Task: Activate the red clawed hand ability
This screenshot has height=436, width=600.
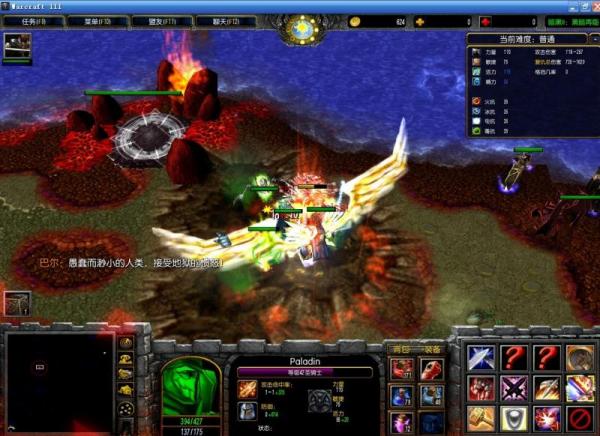Action: pyautogui.click(x=480, y=388)
